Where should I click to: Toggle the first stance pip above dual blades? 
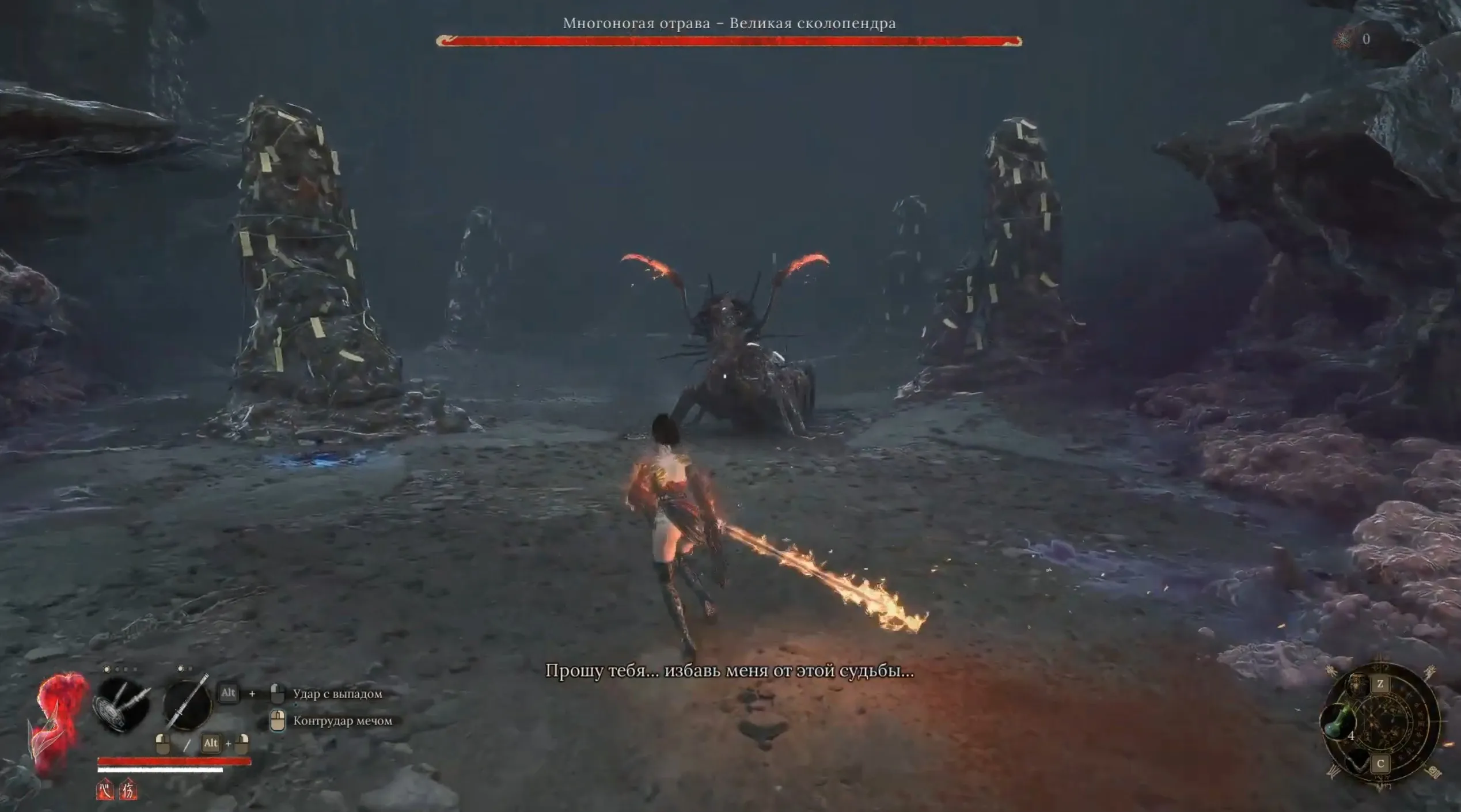coord(107,668)
